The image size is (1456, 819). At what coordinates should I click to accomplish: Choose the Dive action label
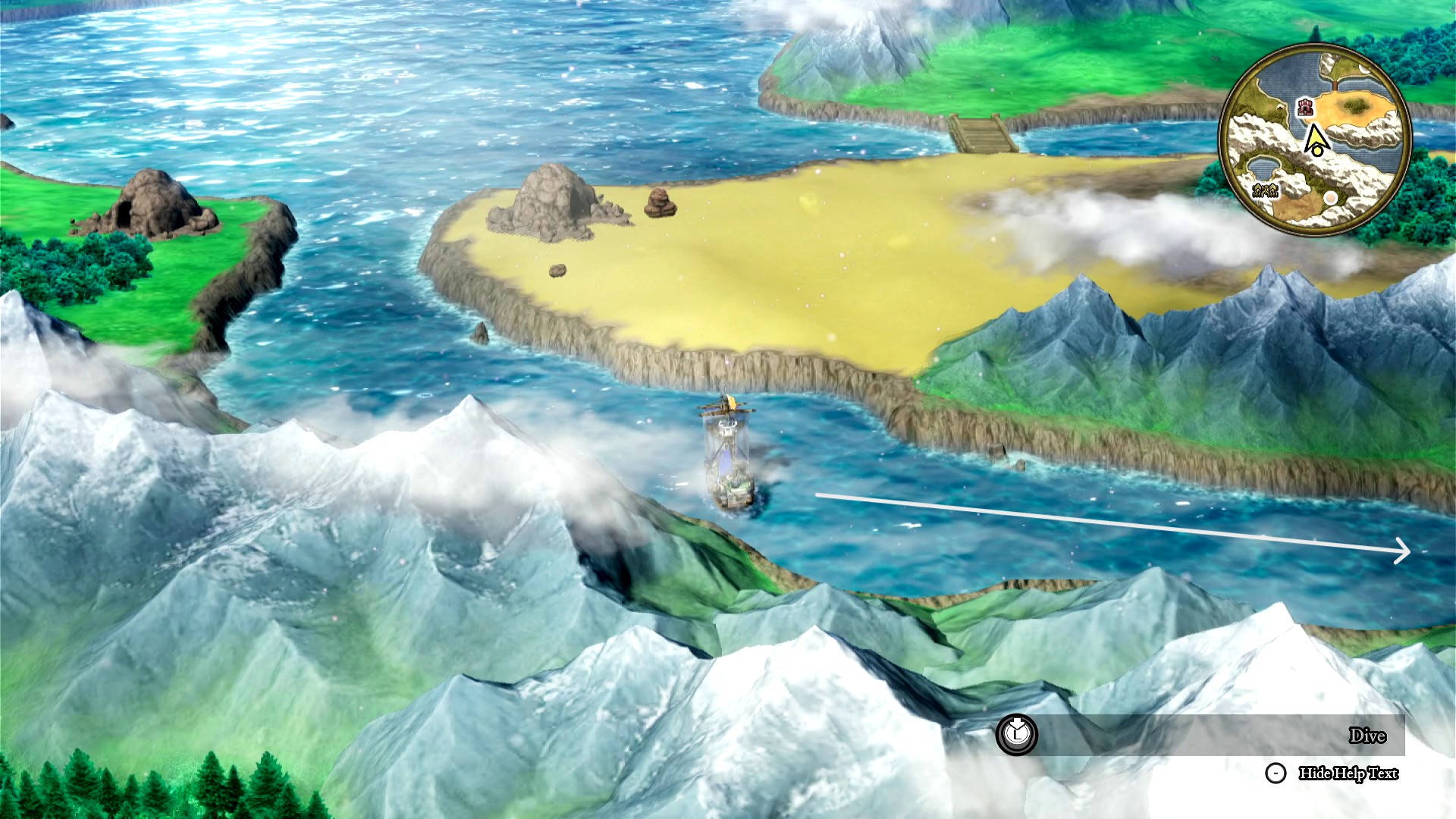[1367, 736]
